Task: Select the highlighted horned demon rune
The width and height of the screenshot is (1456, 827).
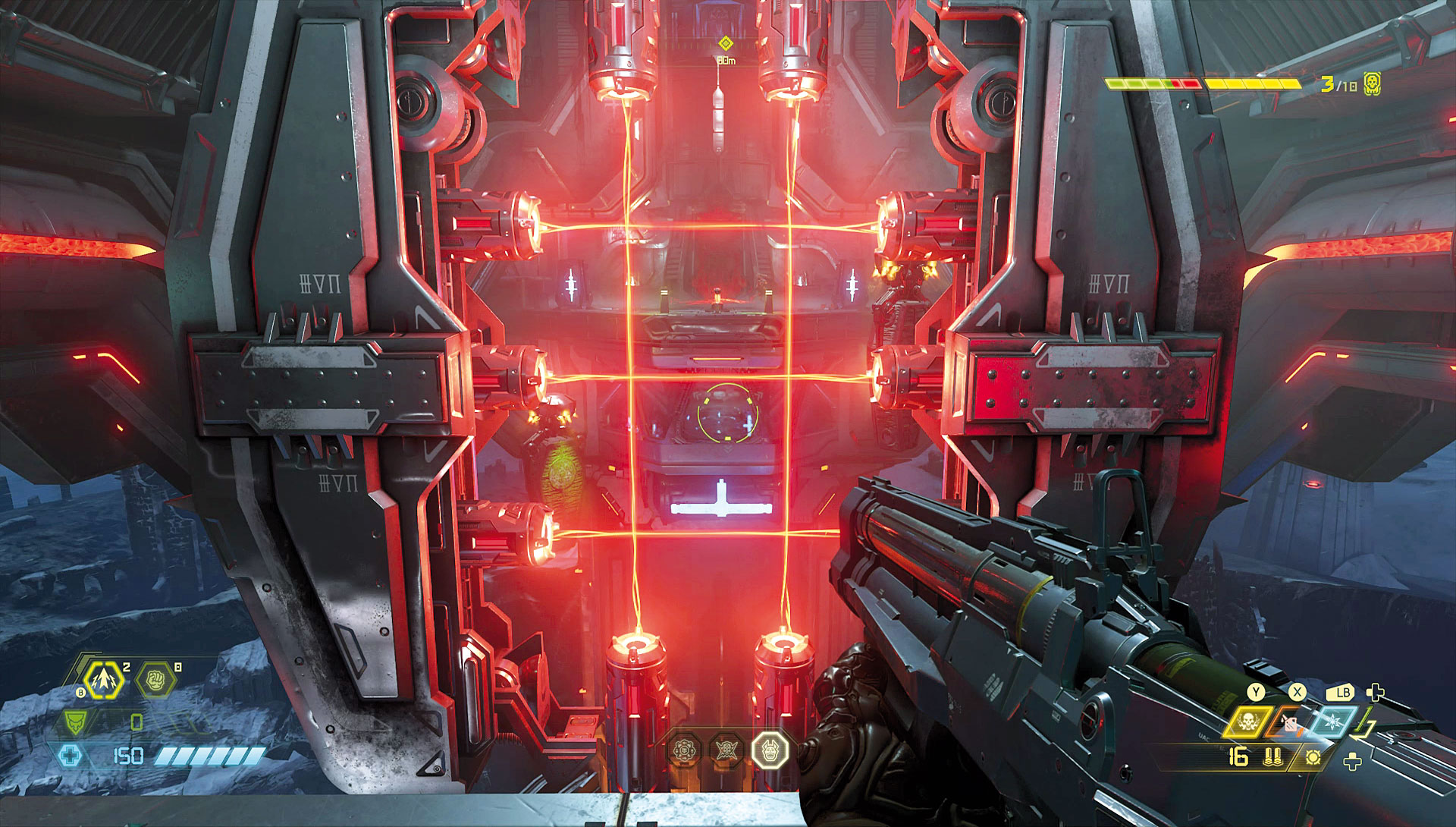Action: (x=770, y=750)
